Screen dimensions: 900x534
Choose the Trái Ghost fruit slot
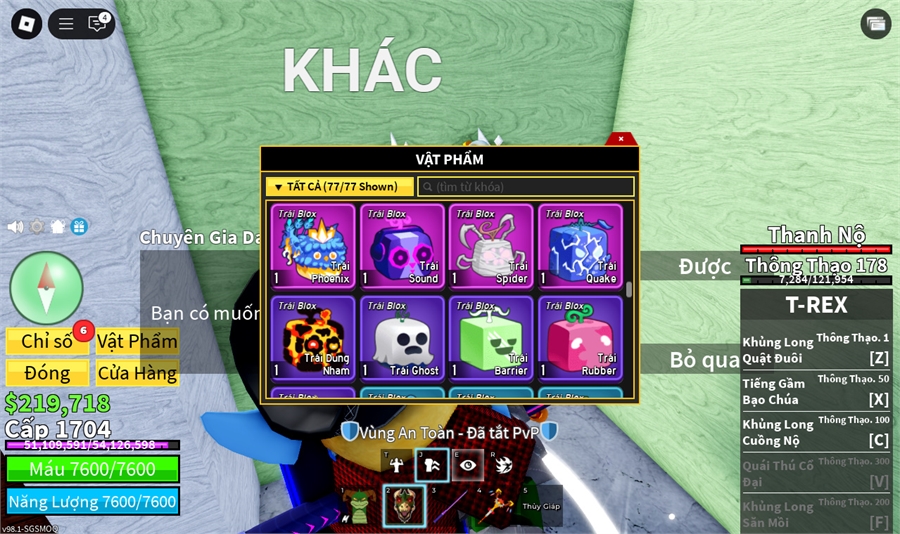(402, 337)
